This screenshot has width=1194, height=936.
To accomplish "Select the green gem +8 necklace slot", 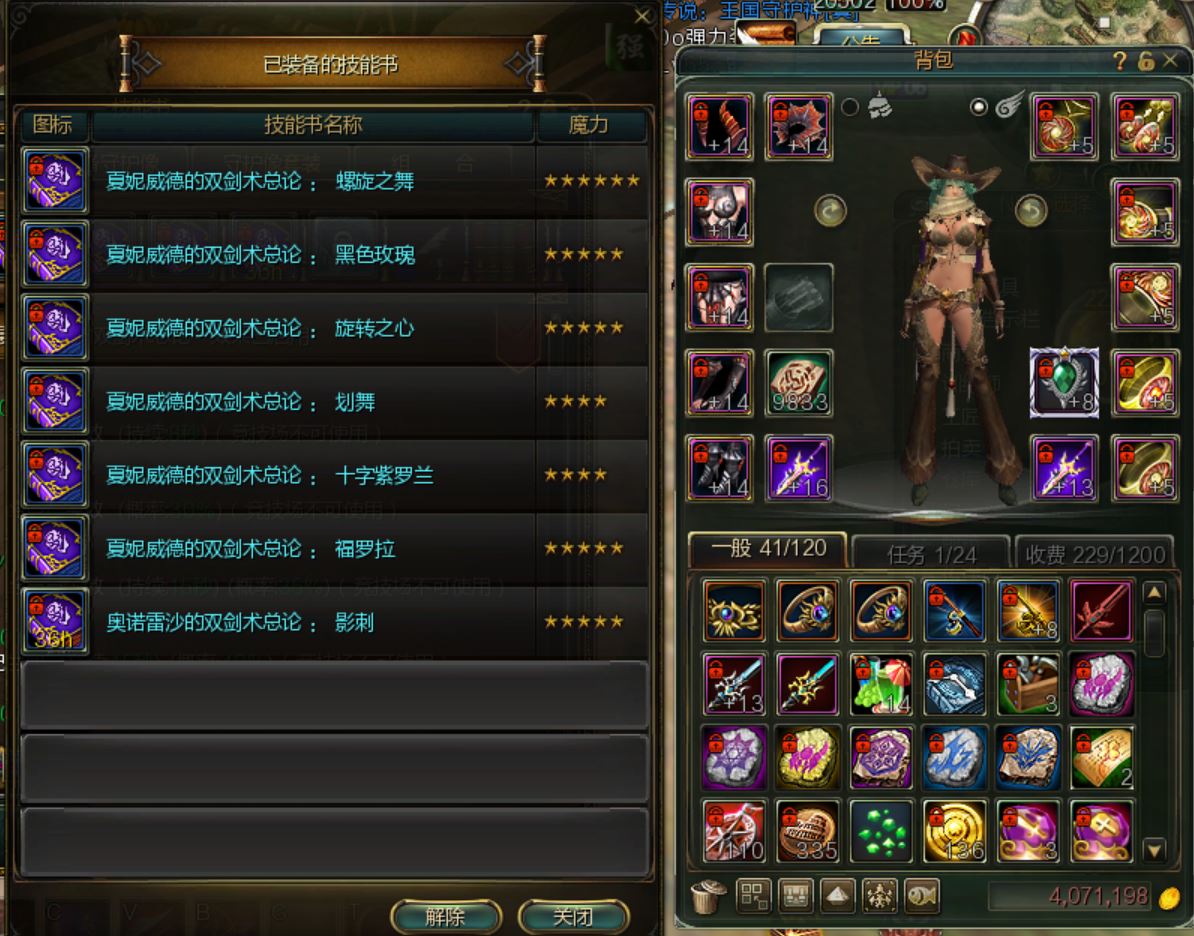I will (x=1064, y=382).
